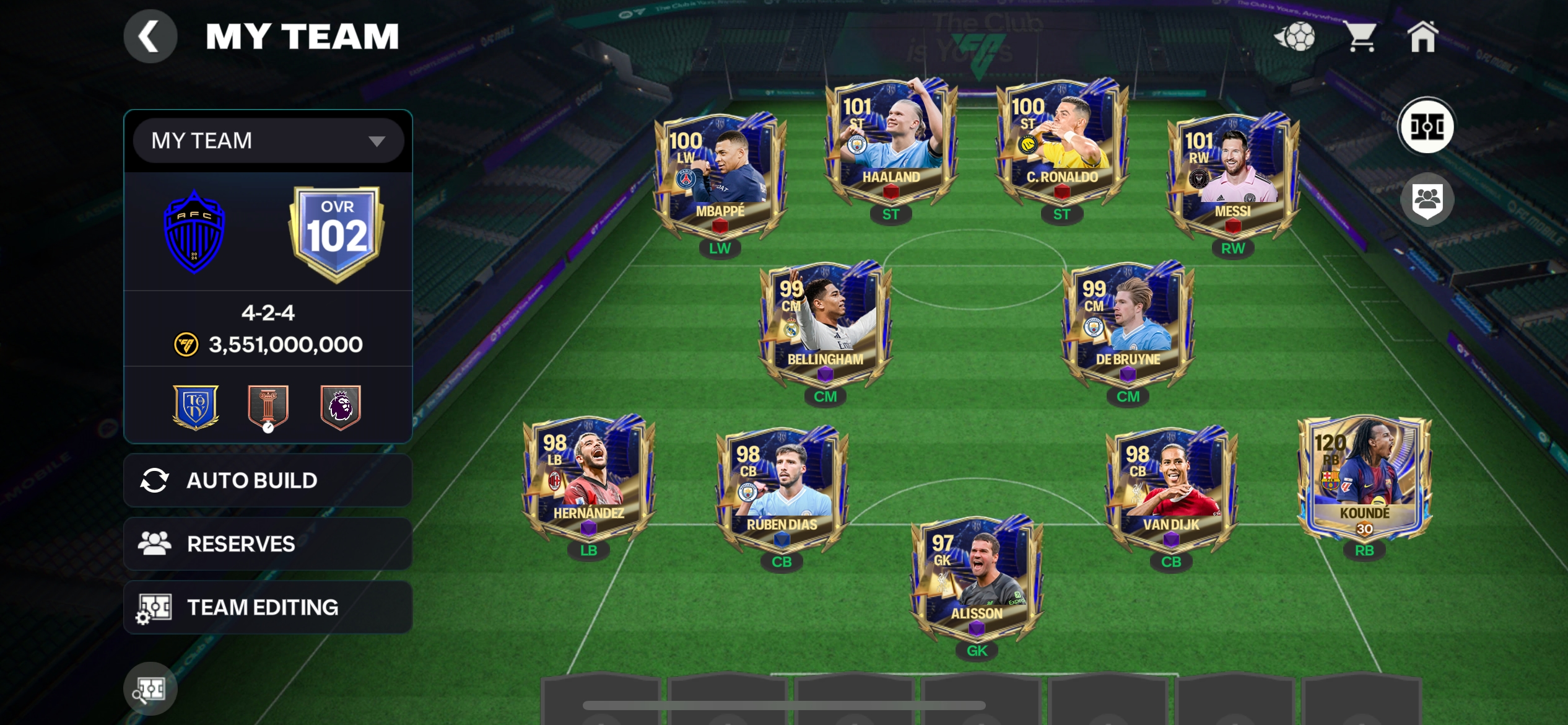Screen dimensions: 1568x725
Task: Open the MY TEAM dropdown
Action: coord(268,141)
